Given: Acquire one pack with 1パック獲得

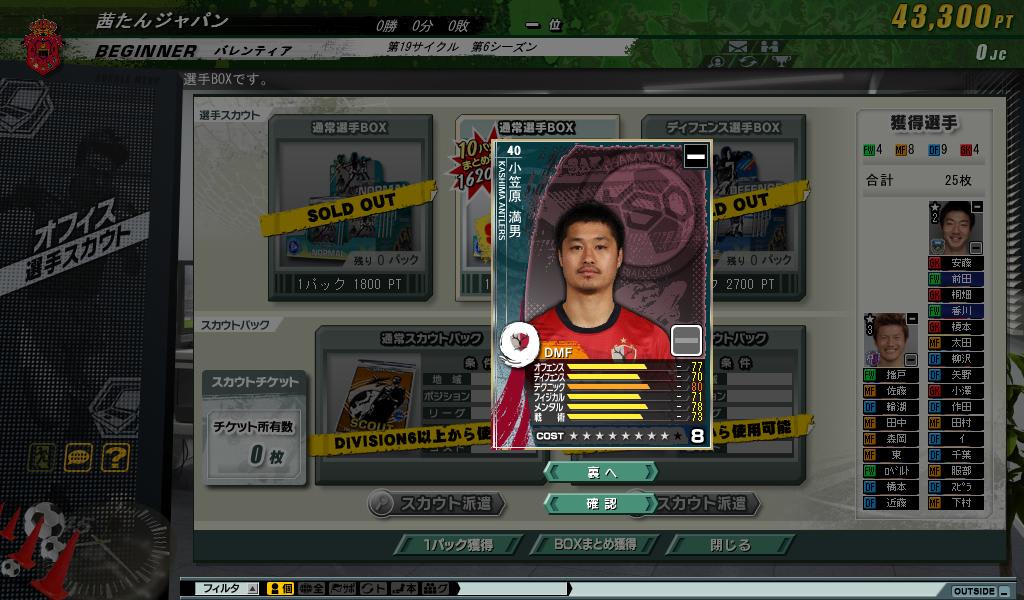Looking at the screenshot, I should [456, 545].
